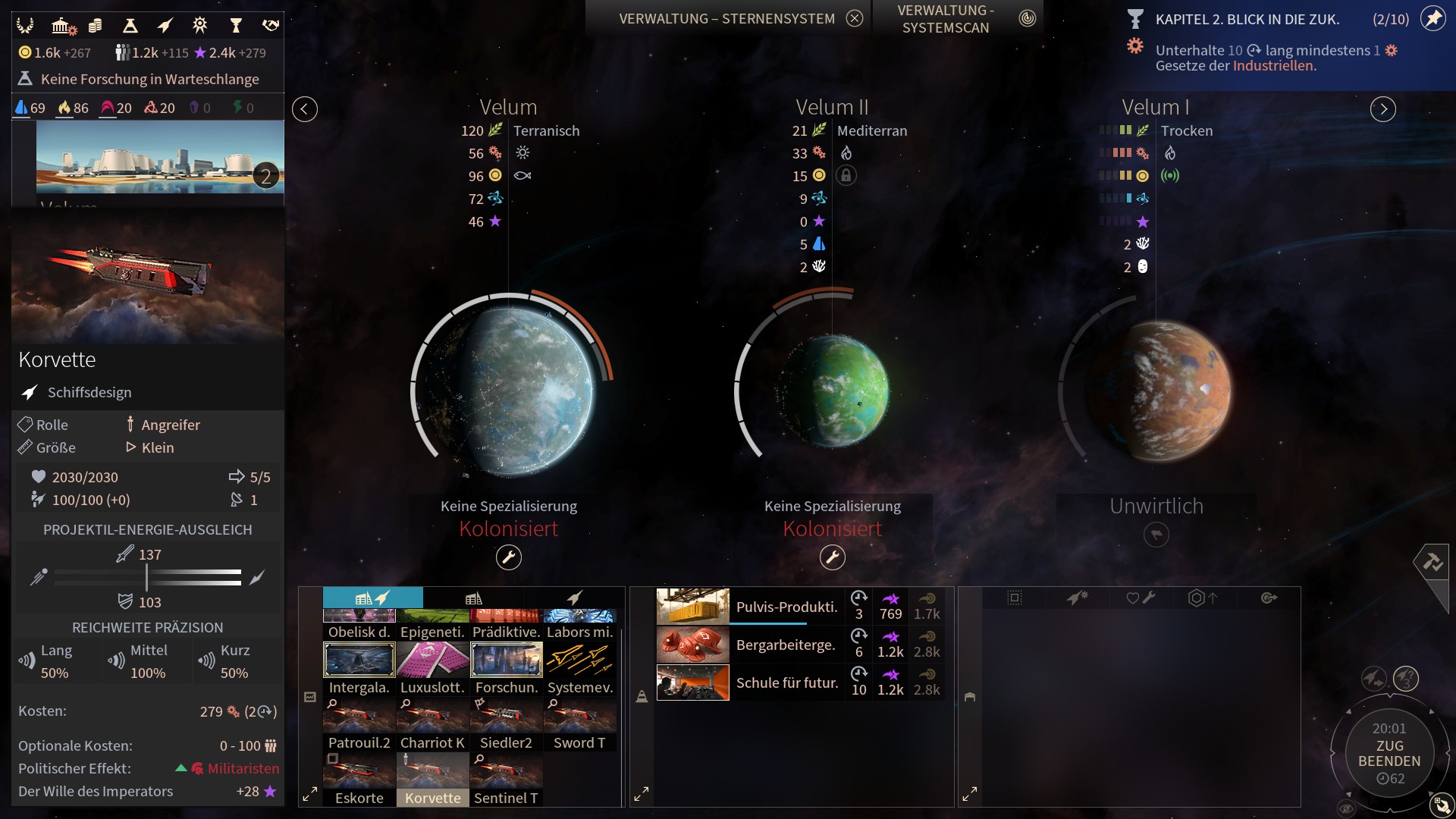1456x819 pixels.
Task: Queue the Sentinel T ship design
Action: 506,780
